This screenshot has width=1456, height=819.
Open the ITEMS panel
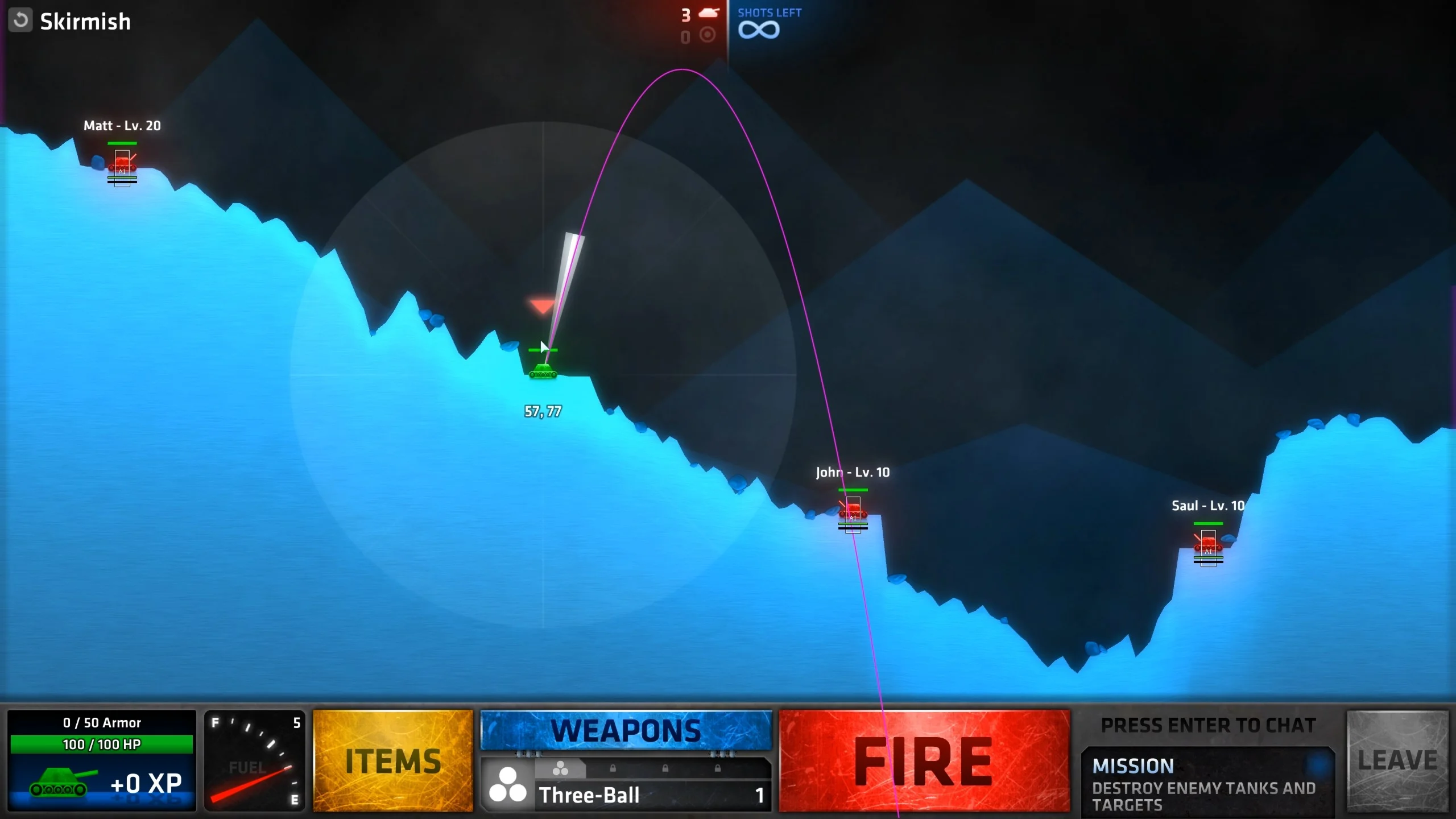coord(392,760)
